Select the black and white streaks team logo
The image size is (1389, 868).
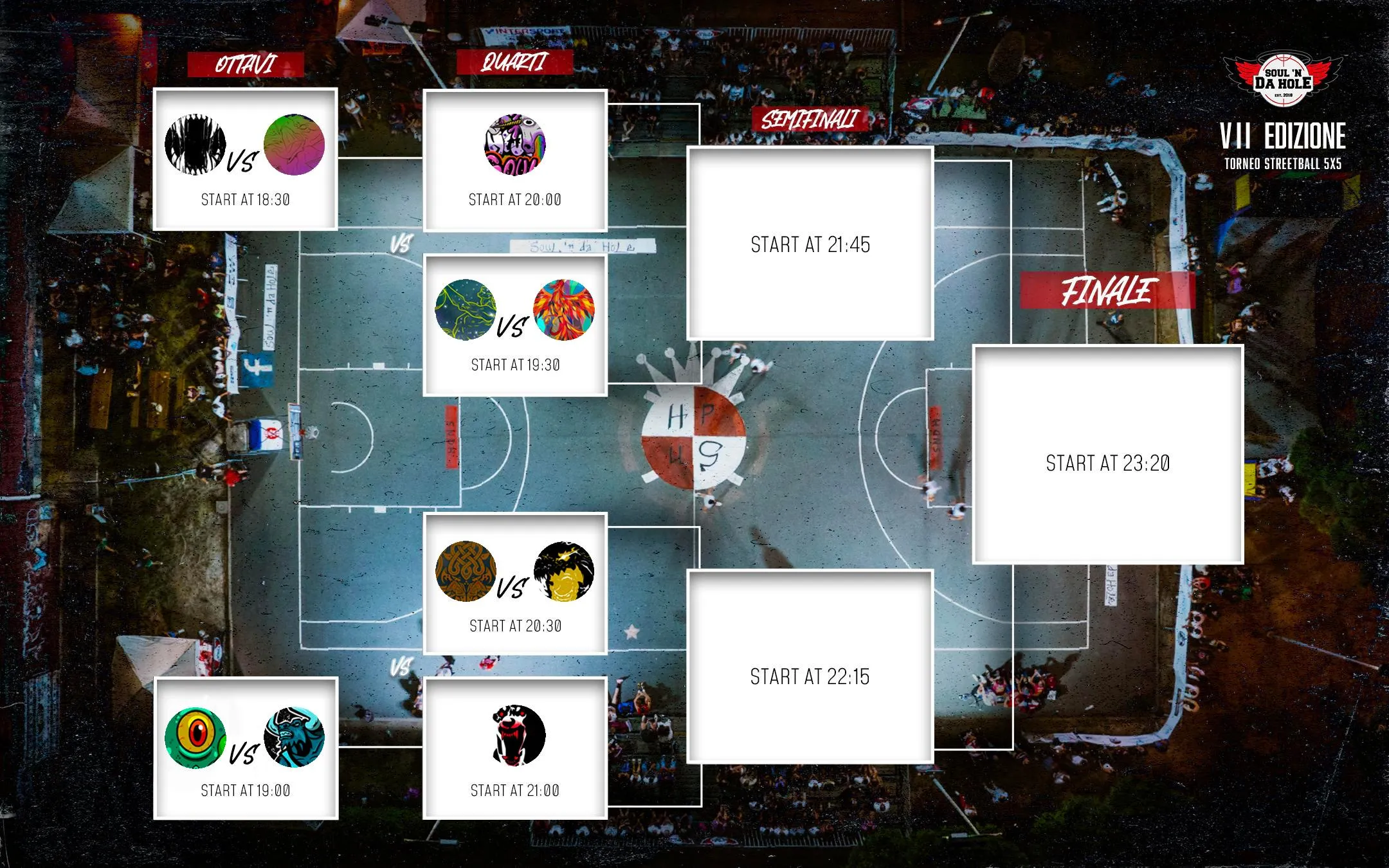(195, 145)
